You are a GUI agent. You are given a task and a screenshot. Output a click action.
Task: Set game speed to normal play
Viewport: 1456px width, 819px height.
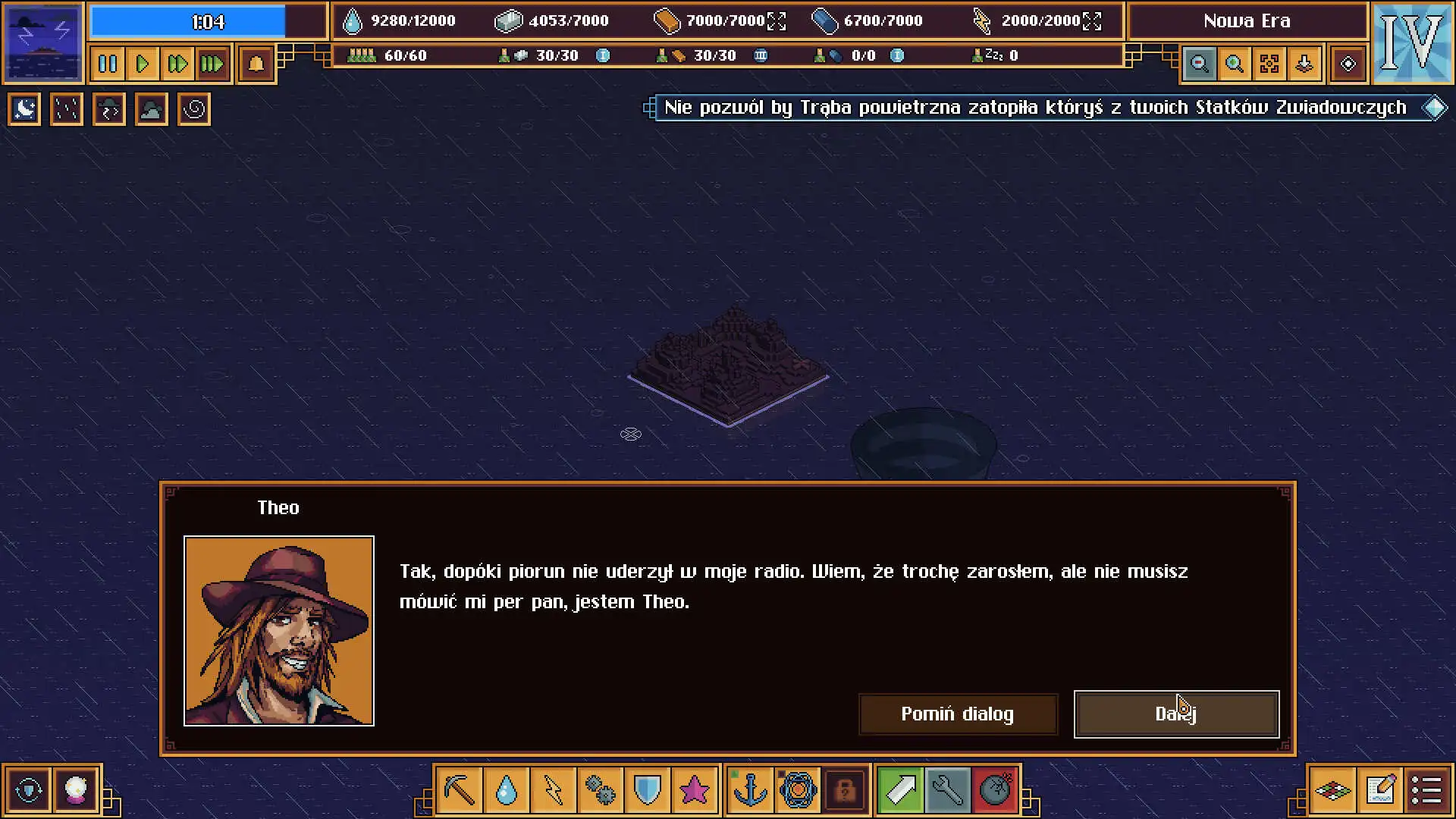[x=142, y=64]
